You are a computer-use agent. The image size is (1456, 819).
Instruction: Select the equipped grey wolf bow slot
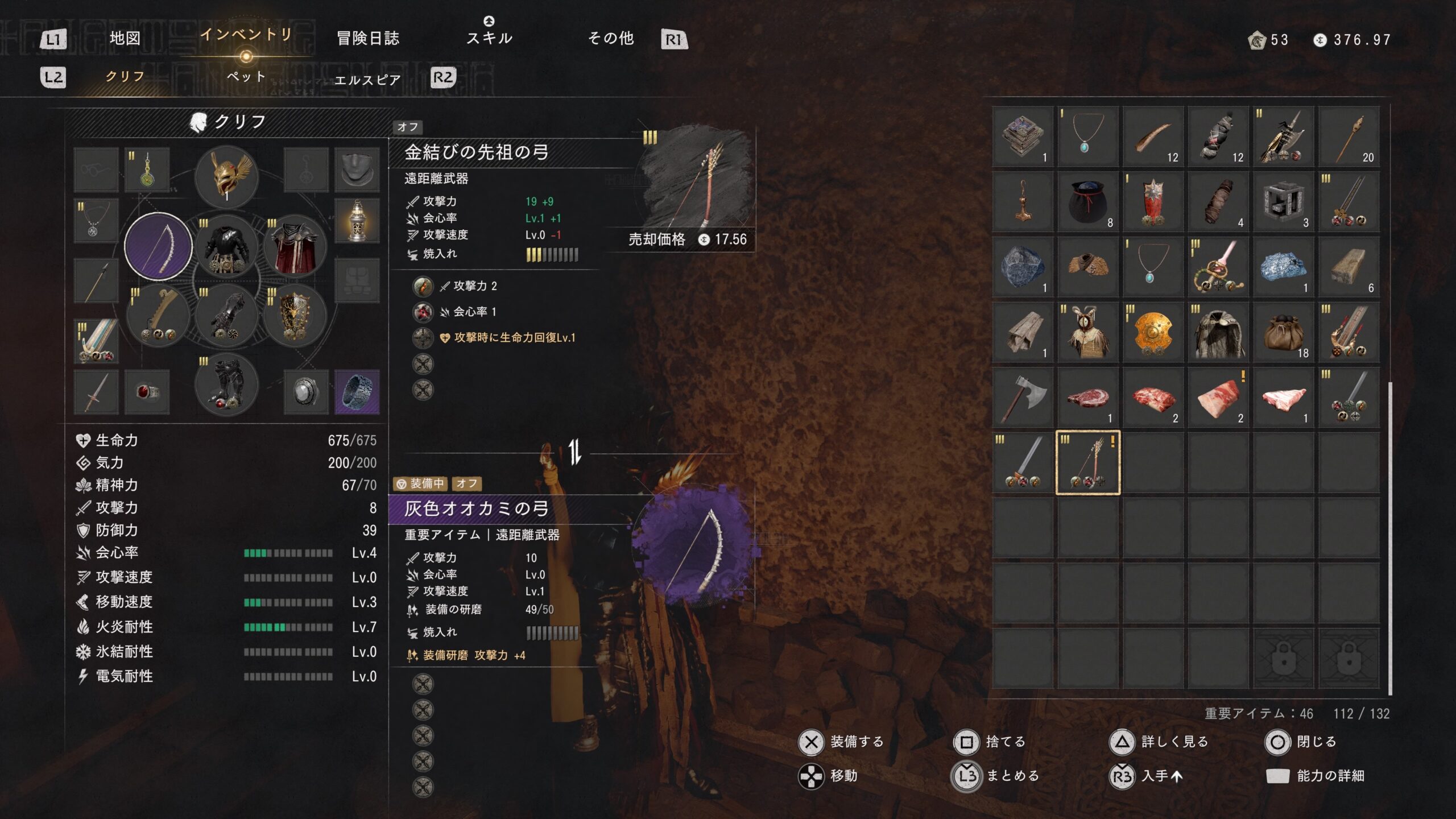coord(158,246)
